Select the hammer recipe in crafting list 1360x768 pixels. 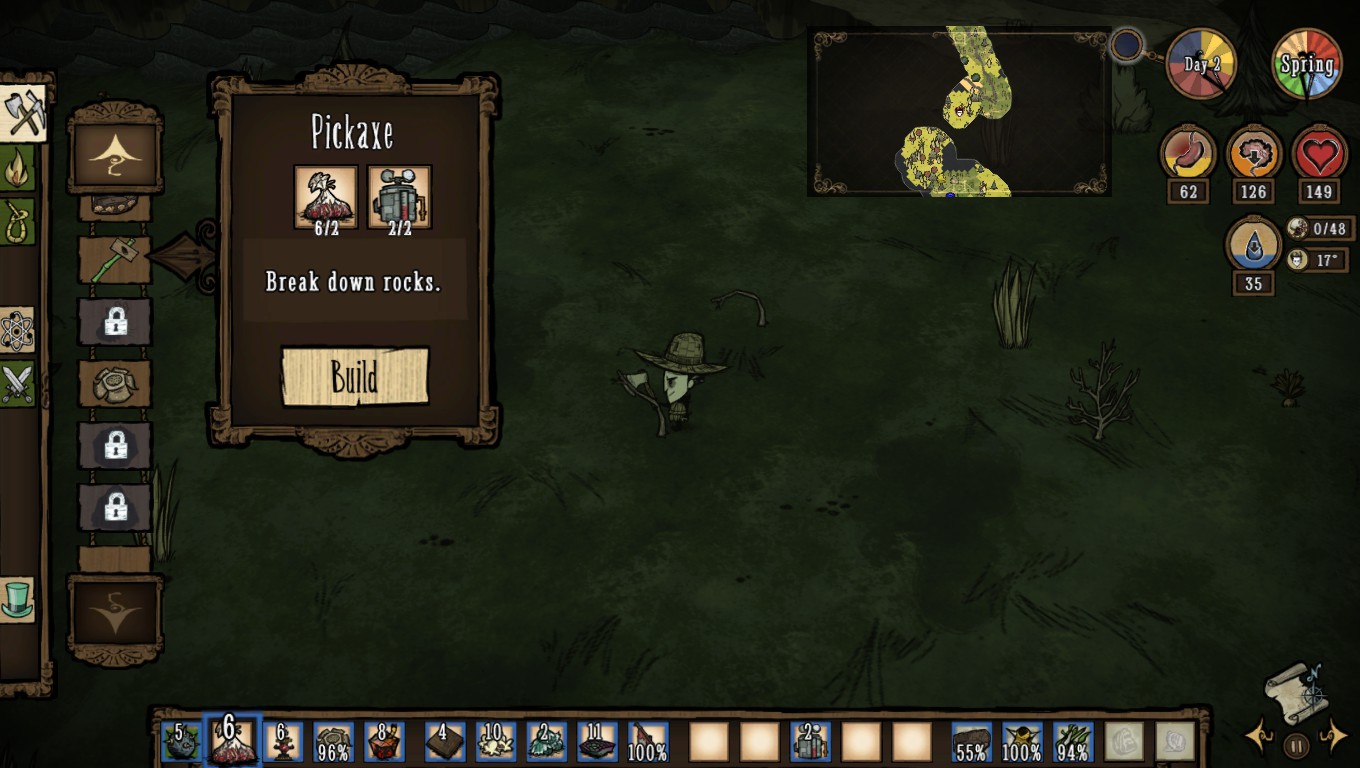[115, 260]
